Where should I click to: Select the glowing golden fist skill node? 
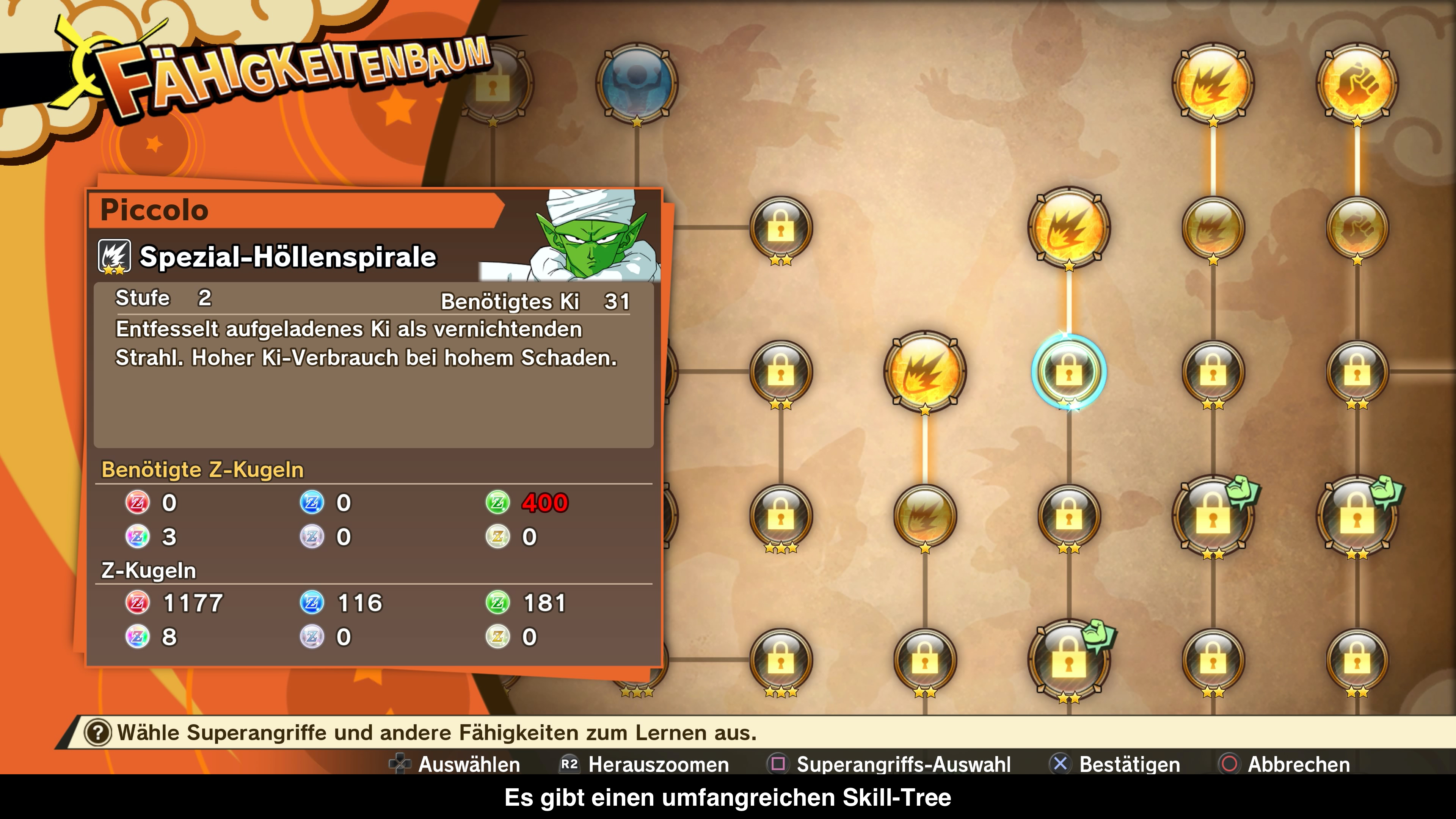[1357, 83]
